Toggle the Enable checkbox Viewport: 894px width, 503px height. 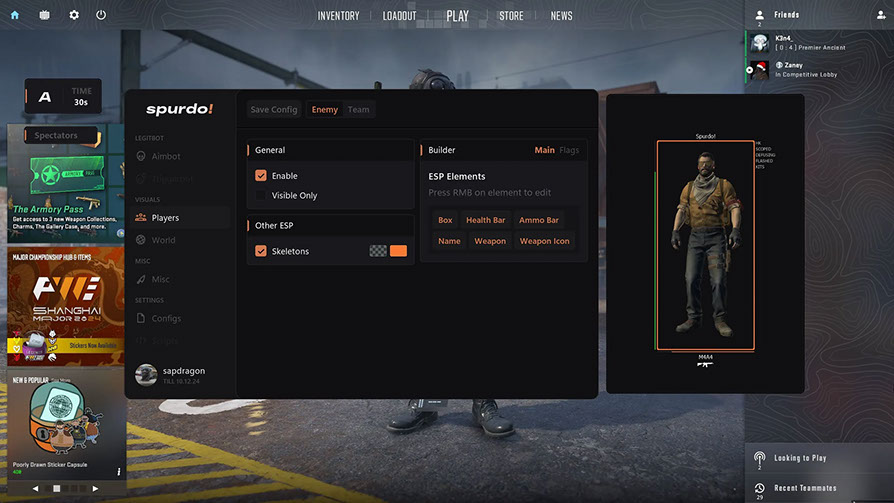click(261, 176)
